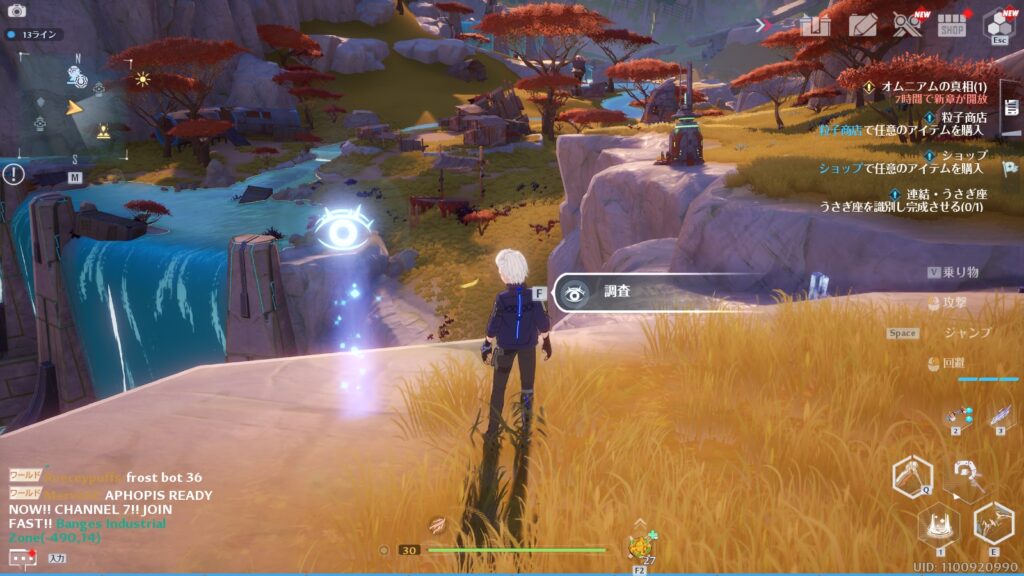Open the pencil notepad icon

pos(860,25)
